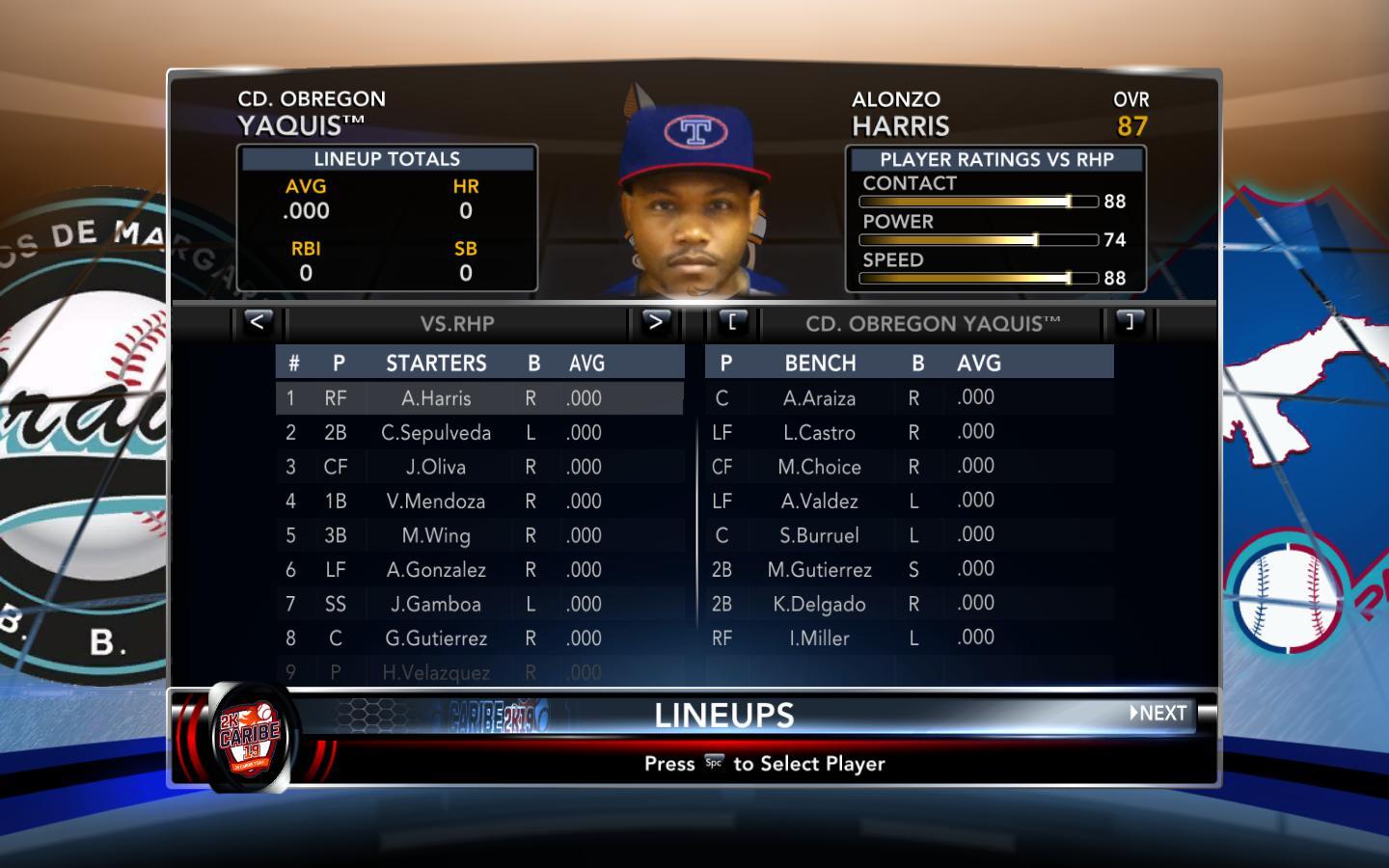Select starter C.Sepulveda row
Image resolution: width=1389 pixels, height=868 pixels.
click(436, 433)
